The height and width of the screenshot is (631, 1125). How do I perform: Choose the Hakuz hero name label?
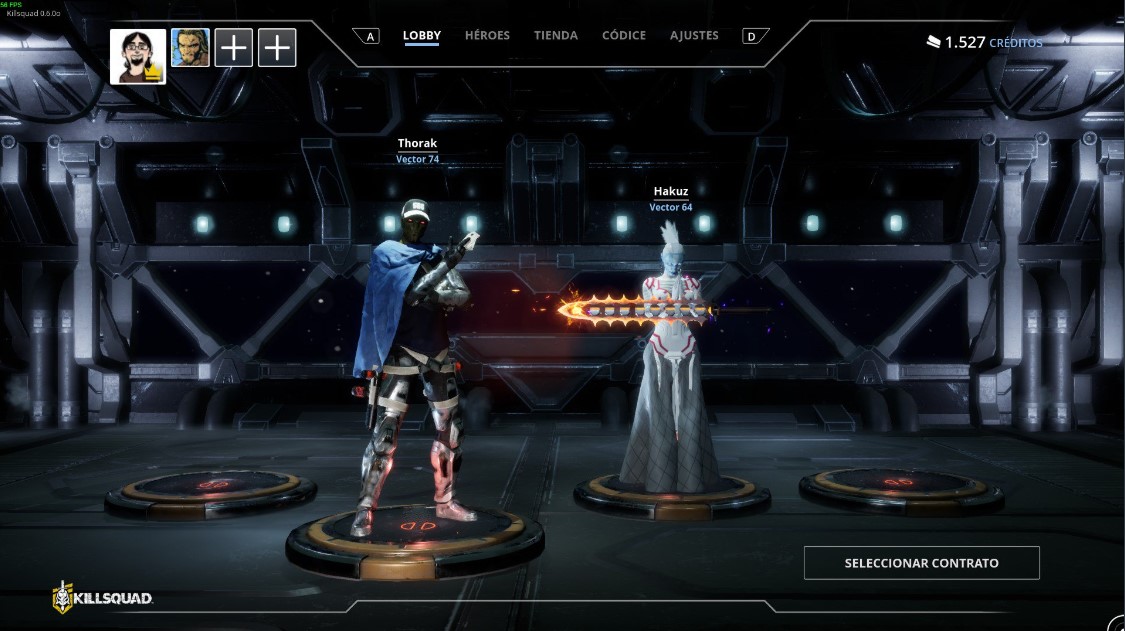click(x=670, y=191)
